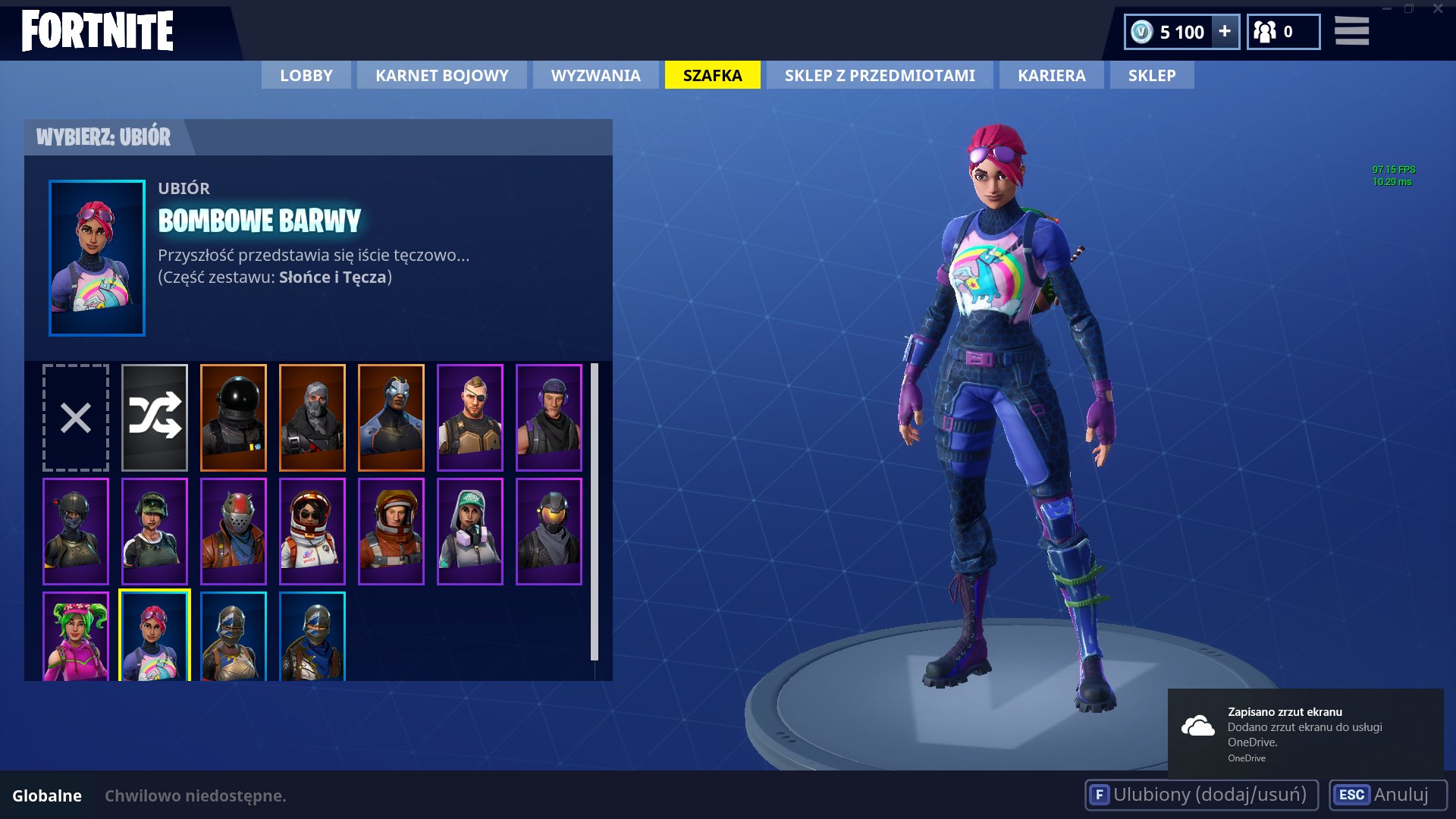
Task: Open the Globalne chat channel selector
Action: coord(48,796)
